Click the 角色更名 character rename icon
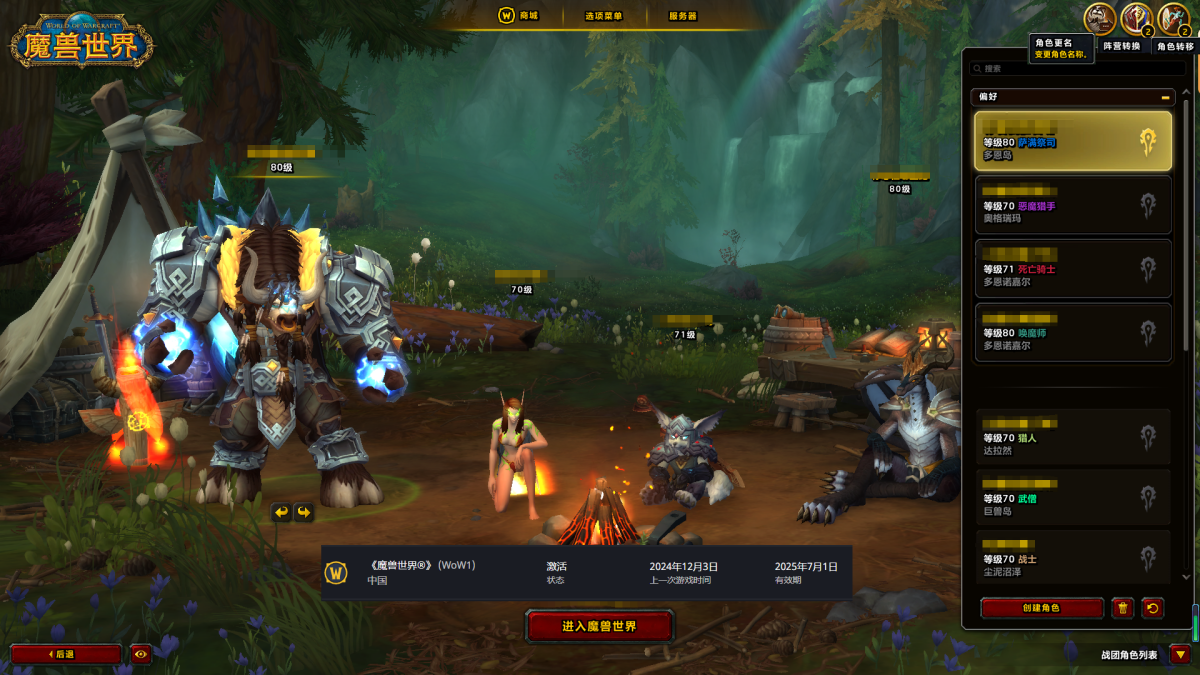The height and width of the screenshot is (675, 1200). tap(1100, 18)
